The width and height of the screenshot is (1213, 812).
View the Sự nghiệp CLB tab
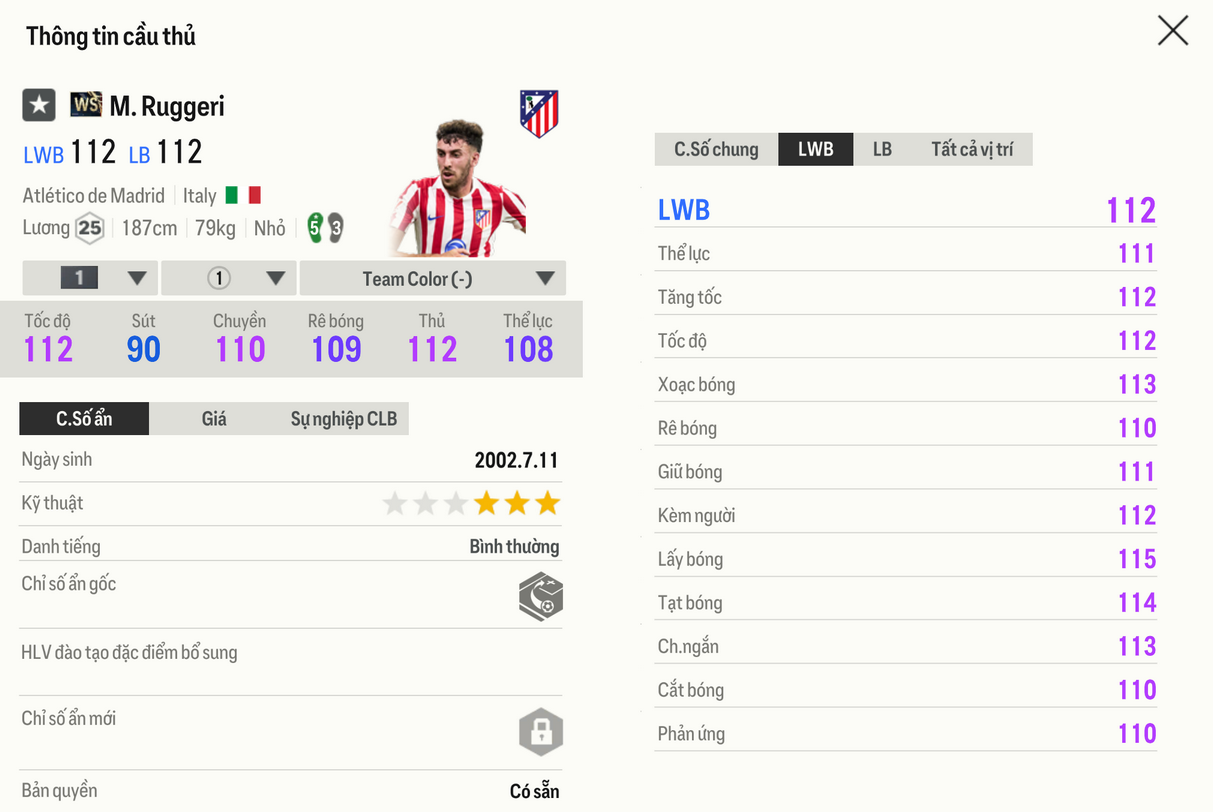point(343,419)
